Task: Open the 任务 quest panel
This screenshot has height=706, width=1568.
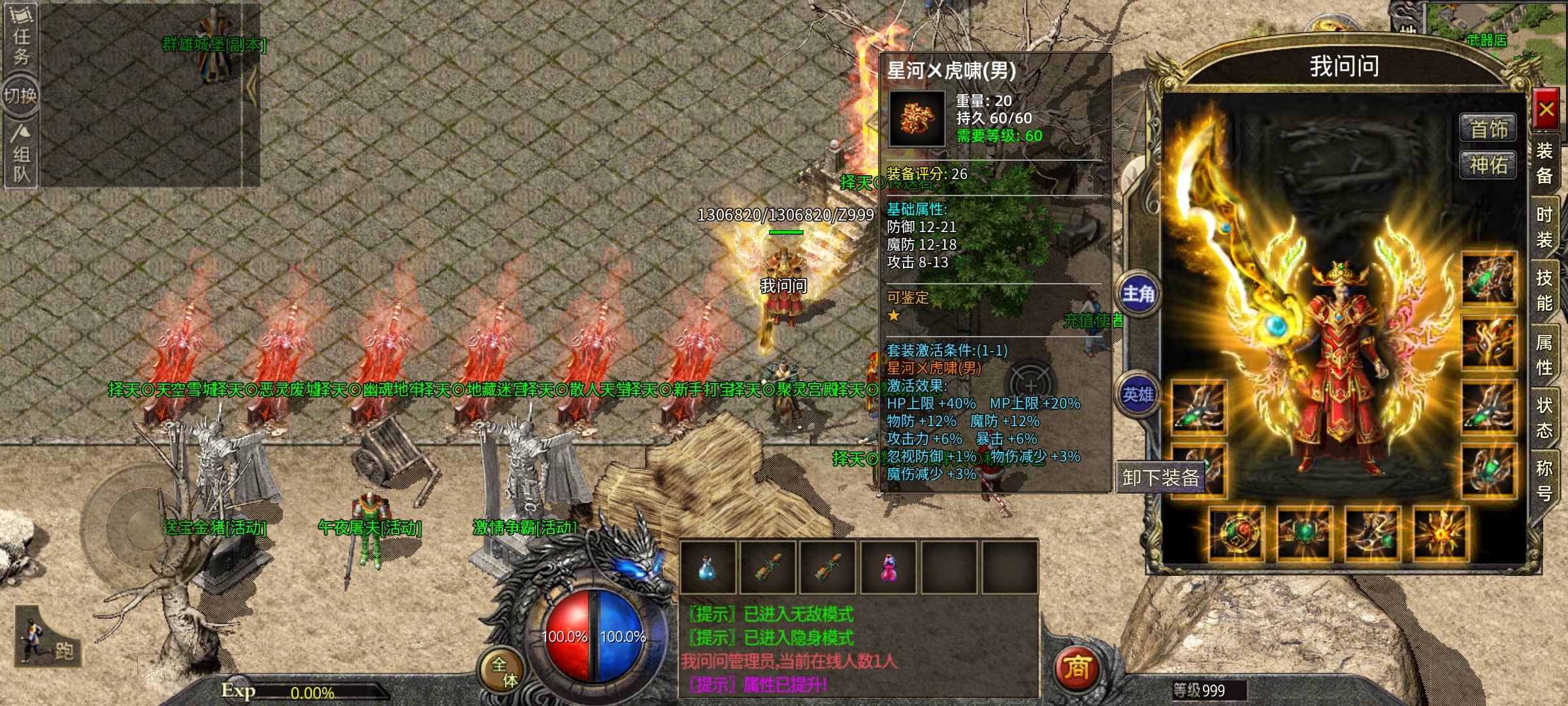Action: pyautogui.click(x=21, y=36)
